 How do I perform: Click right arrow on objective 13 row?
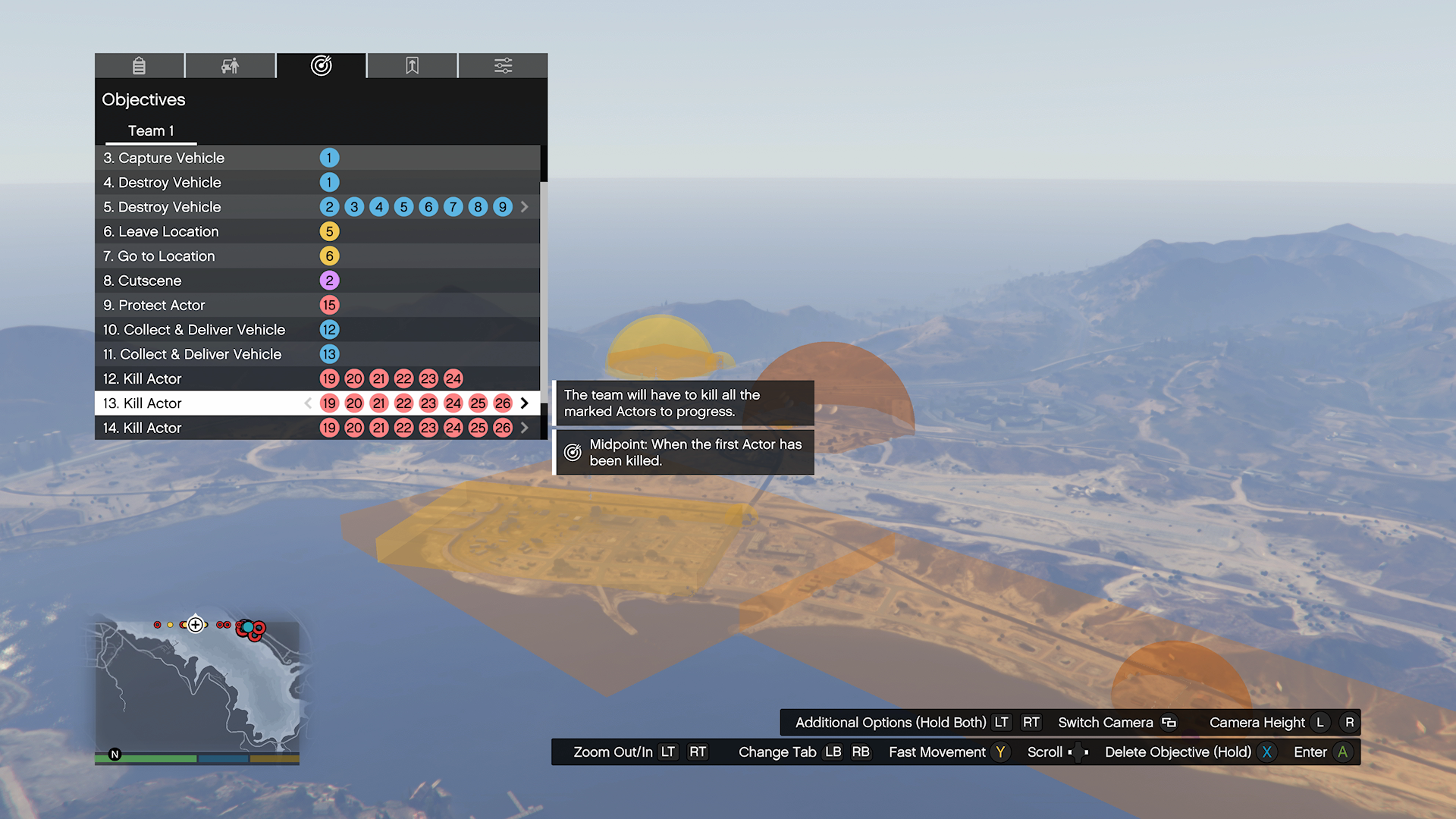pyautogui.click(x=525, y=403)
